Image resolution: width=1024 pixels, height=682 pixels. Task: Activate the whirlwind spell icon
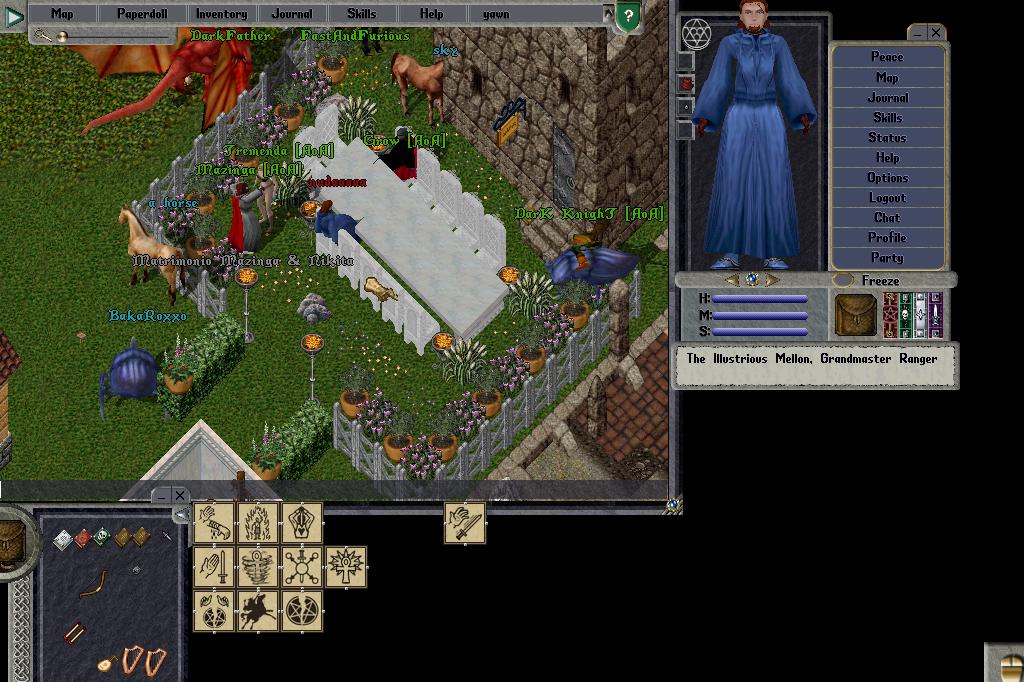(258, 566)
